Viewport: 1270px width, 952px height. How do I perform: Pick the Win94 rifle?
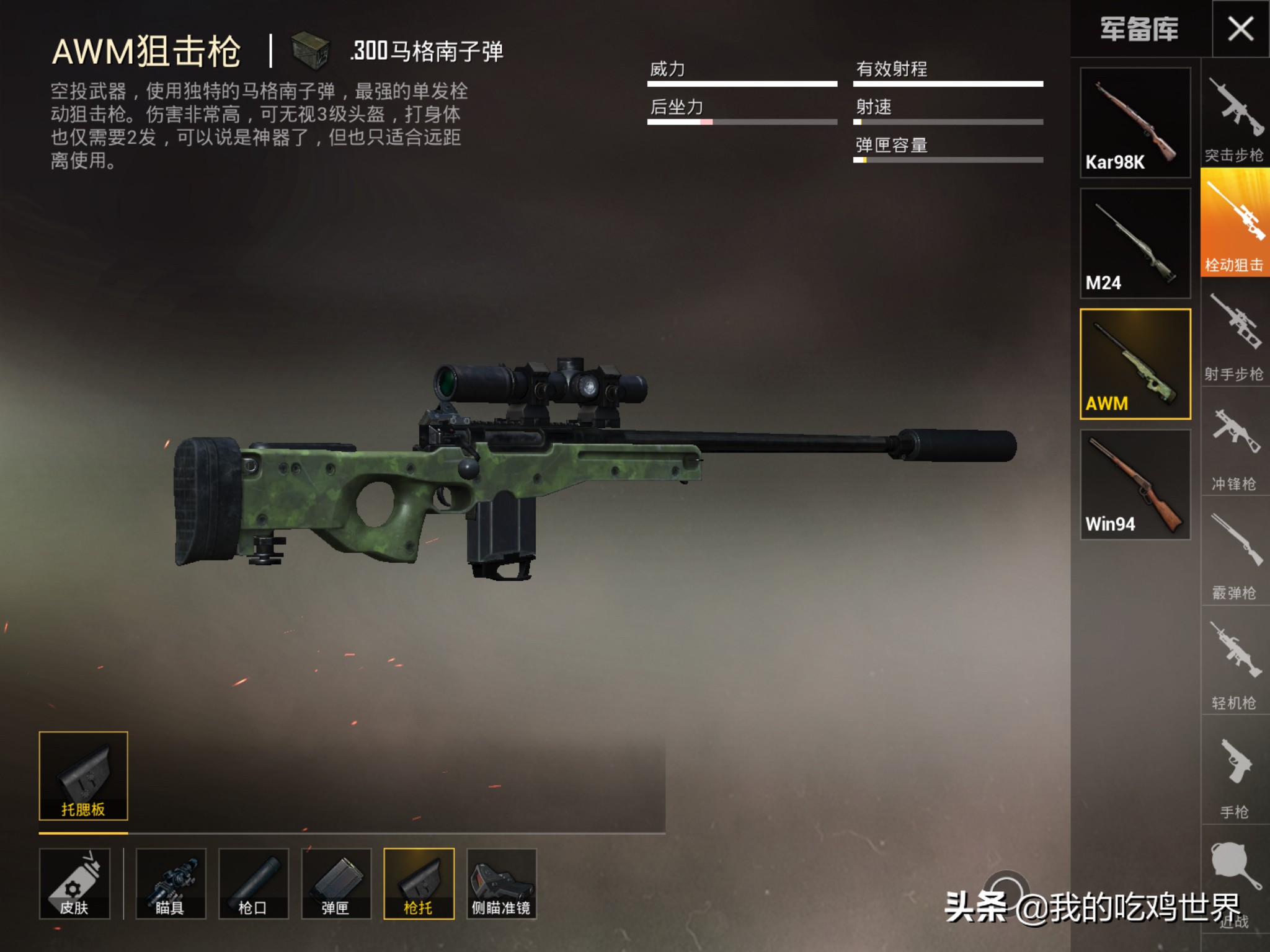(x=1135, y=485)
